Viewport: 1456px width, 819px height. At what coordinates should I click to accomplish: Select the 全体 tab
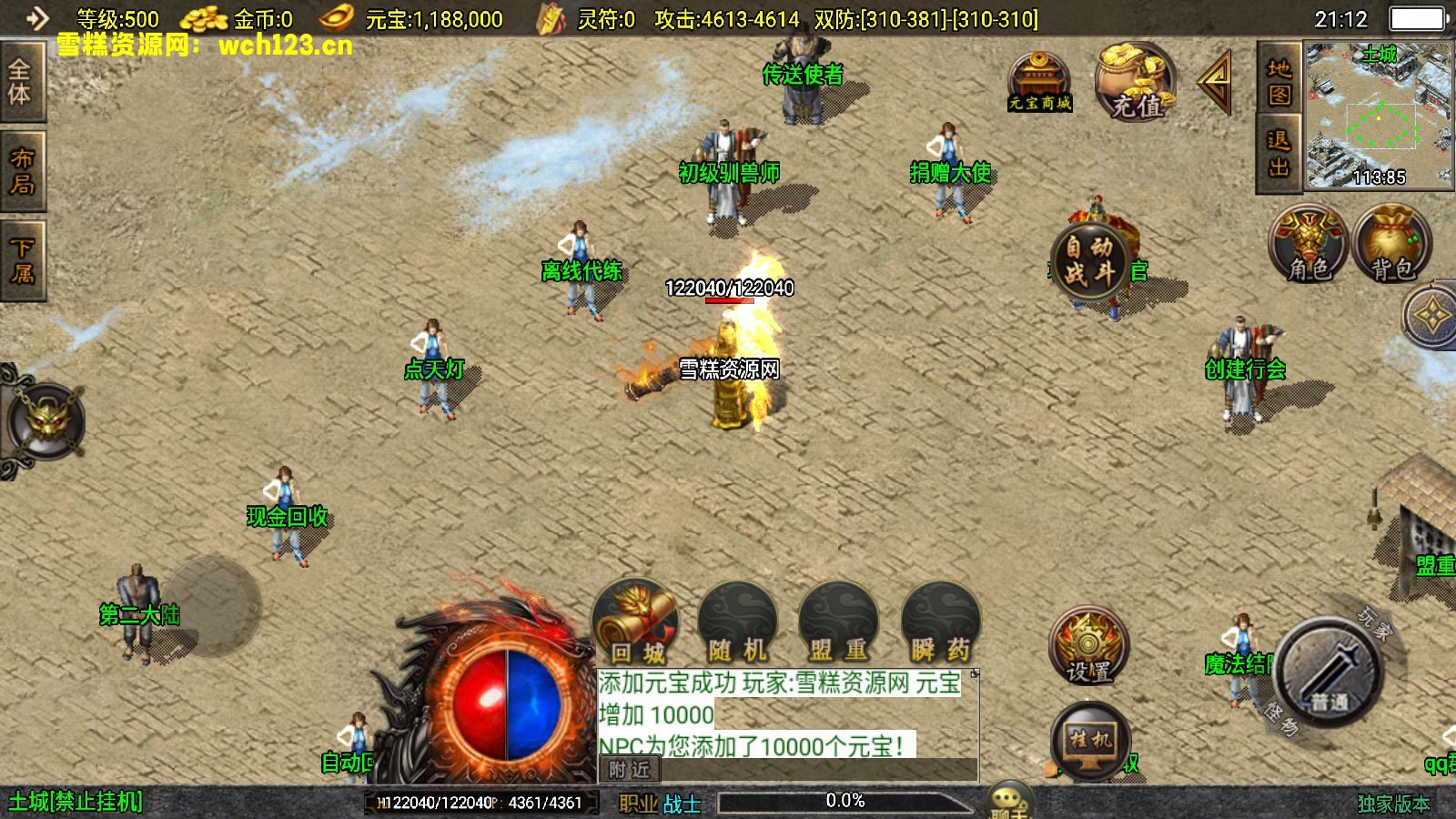[x=20, y=82]
